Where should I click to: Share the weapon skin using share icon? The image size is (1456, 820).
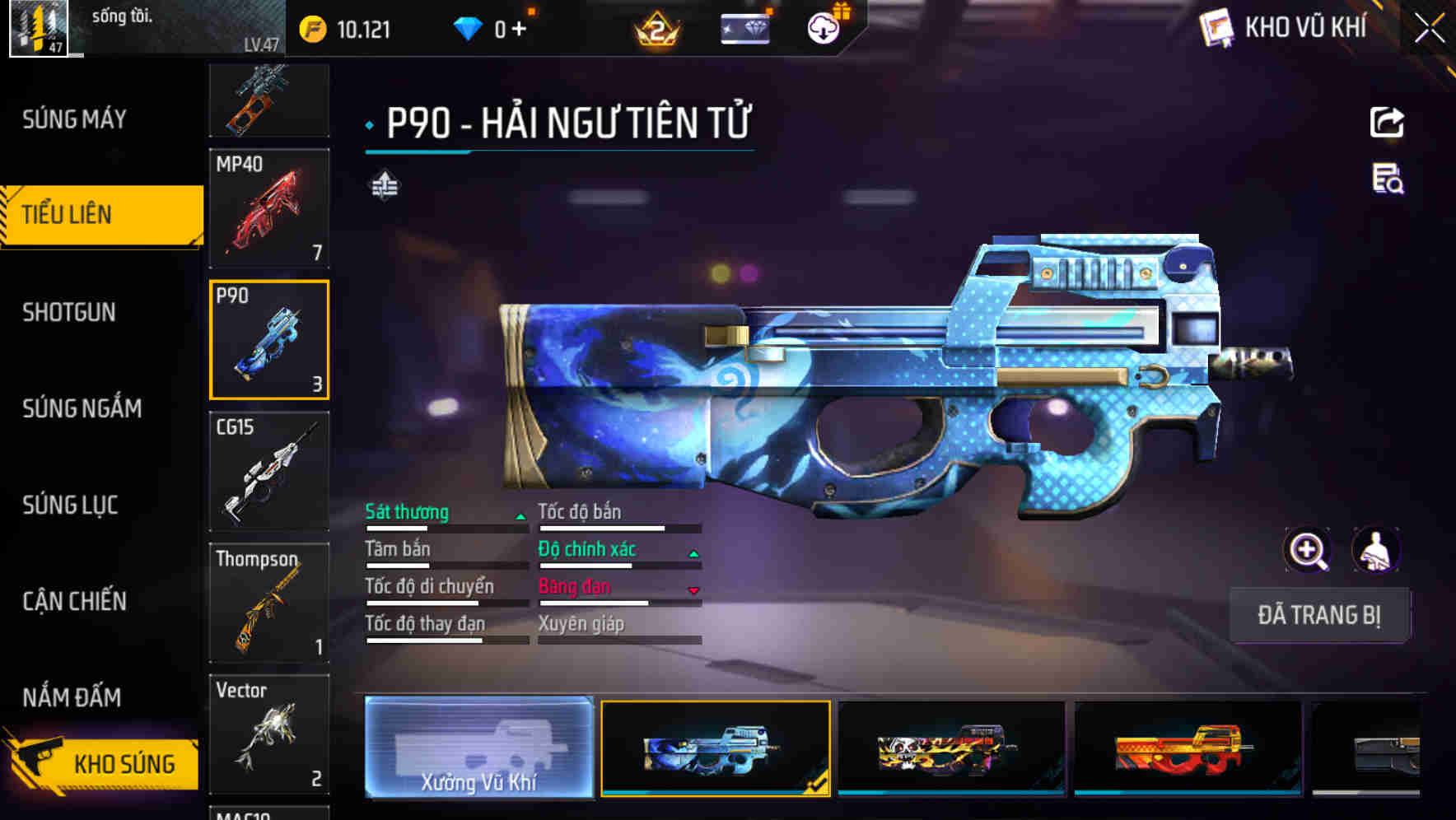(1387, 123)
